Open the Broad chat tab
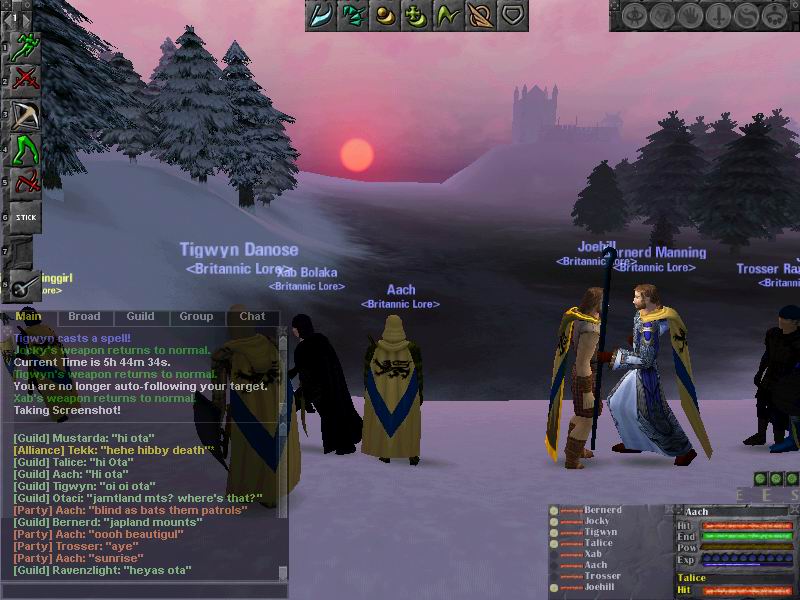Image resolution: width=800 pixels, height=600 pixels. click(84, 317)
